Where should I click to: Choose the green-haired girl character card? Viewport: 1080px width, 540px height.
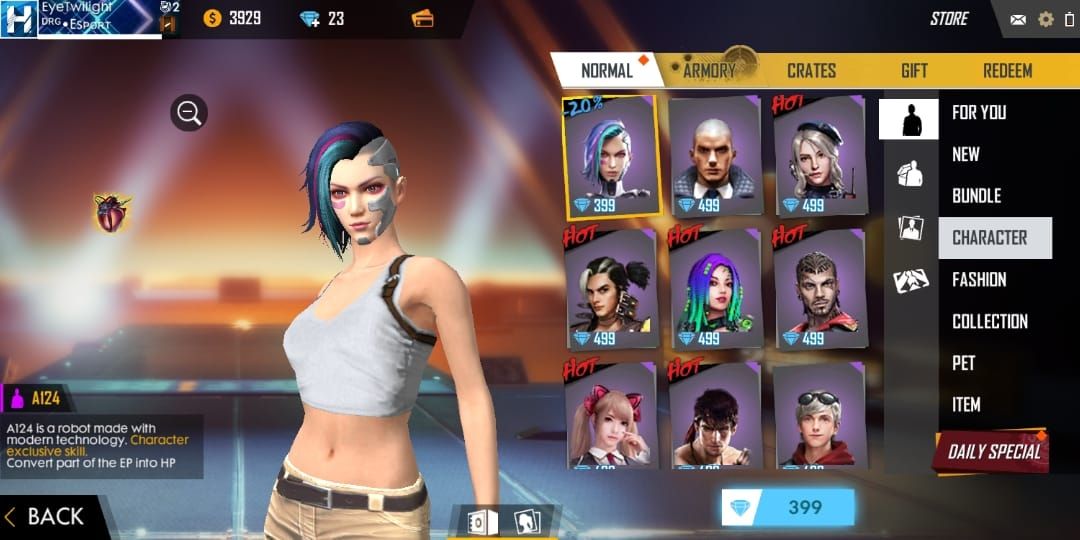pyautogui.click(x=714, y=289)
